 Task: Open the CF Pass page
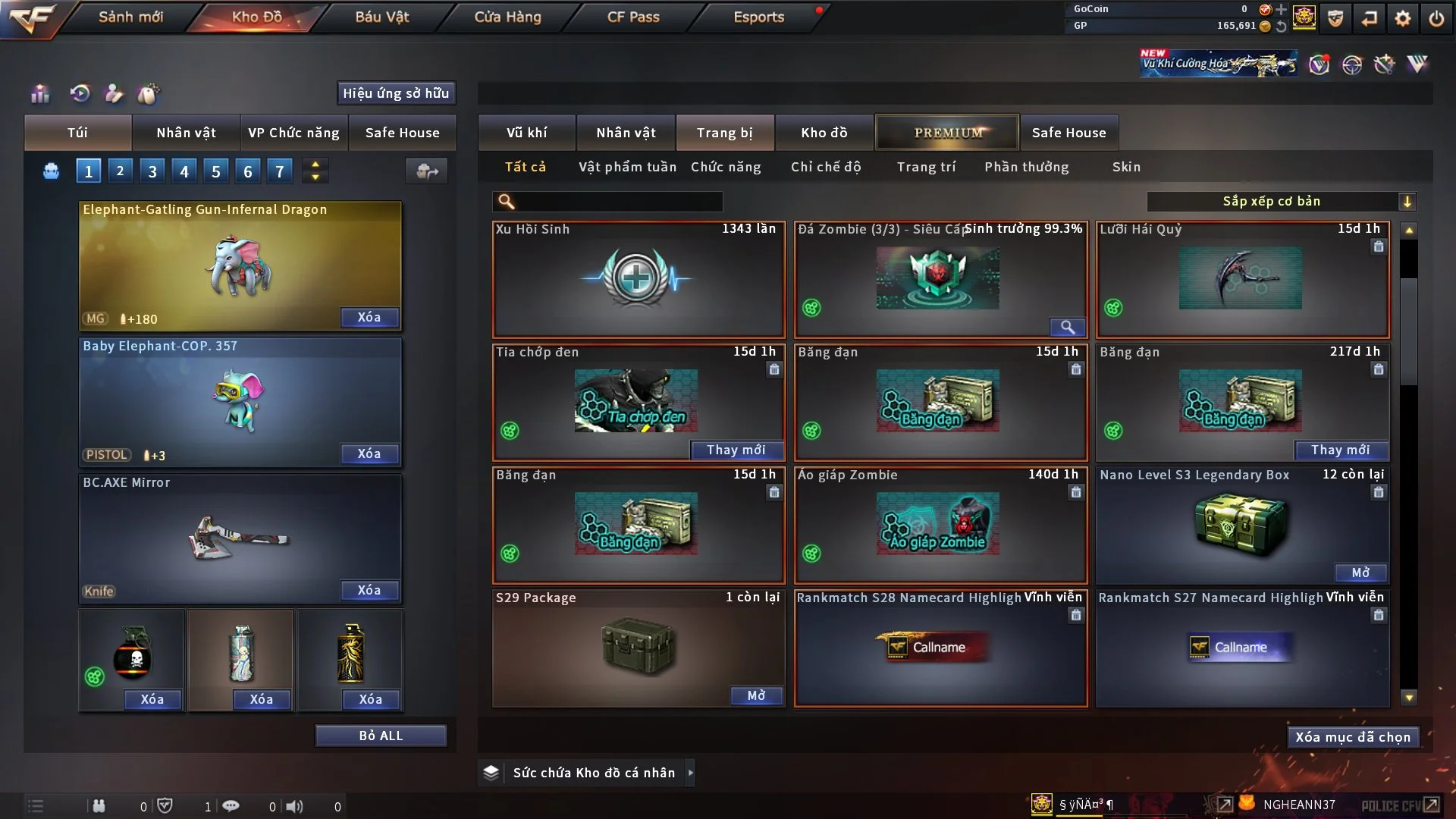click(633, 17)
